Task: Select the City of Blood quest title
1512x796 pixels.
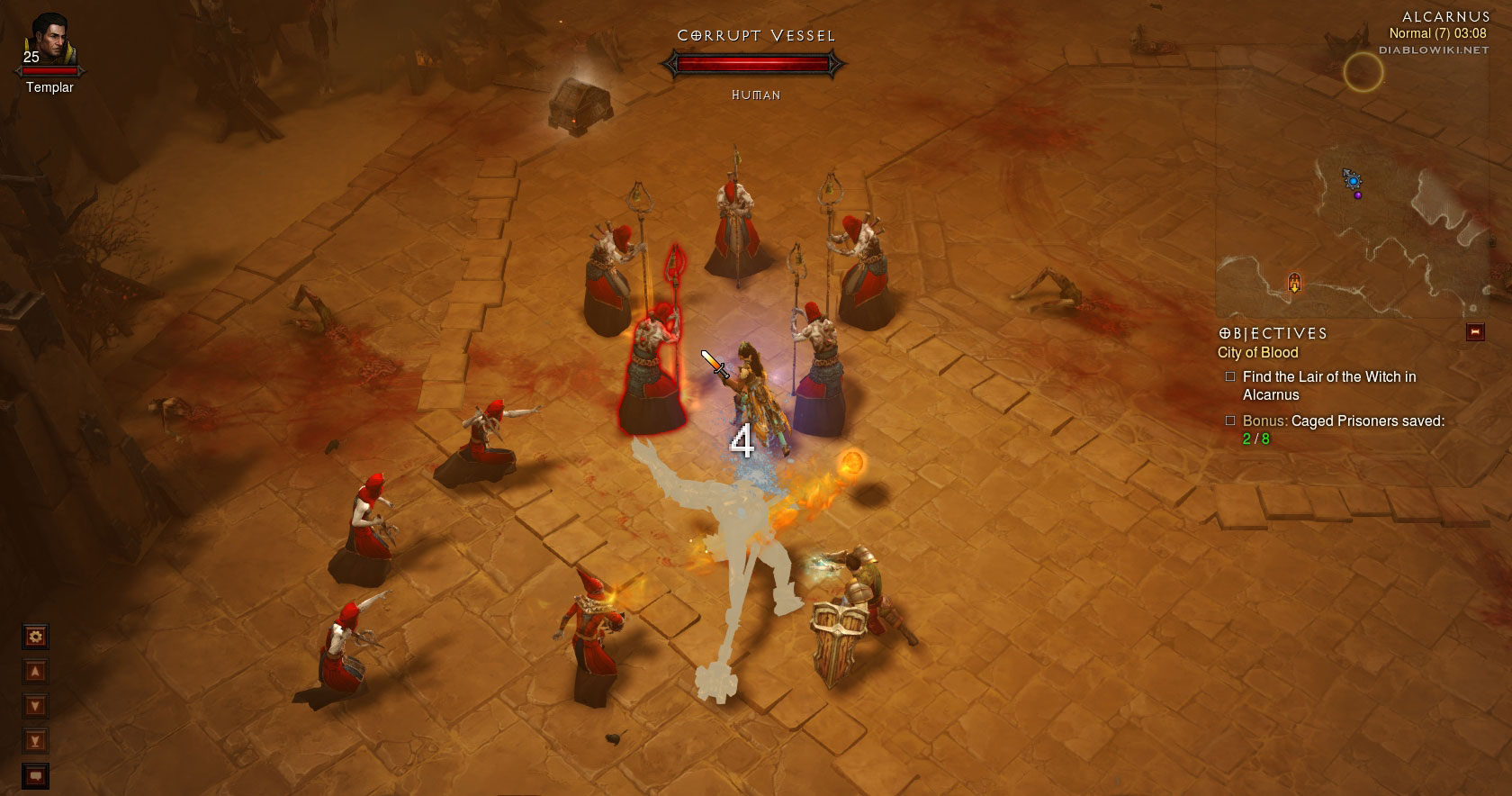Action: coord(1257,353)
